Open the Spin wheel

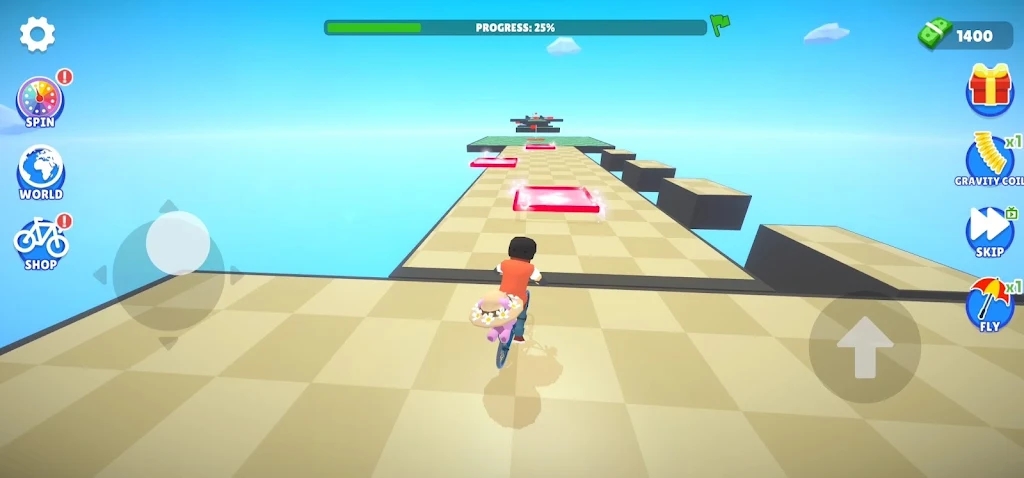pos(40,102)
